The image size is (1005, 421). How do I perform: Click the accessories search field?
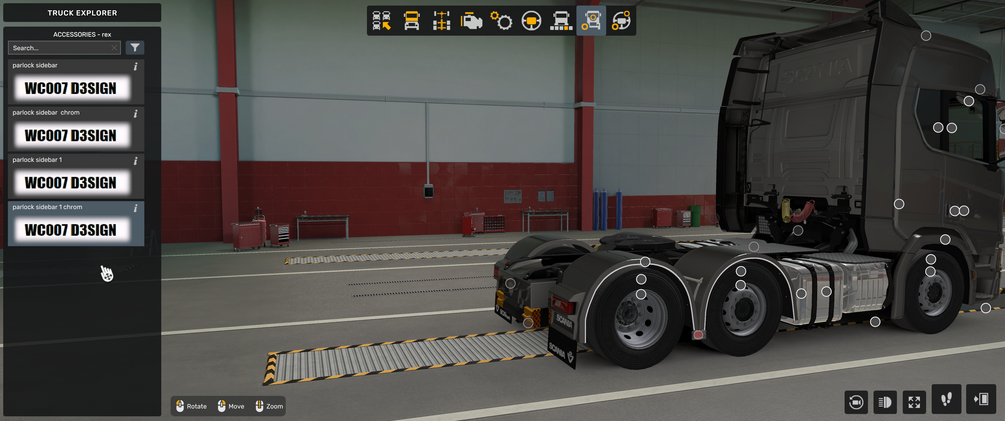(64, 47)
